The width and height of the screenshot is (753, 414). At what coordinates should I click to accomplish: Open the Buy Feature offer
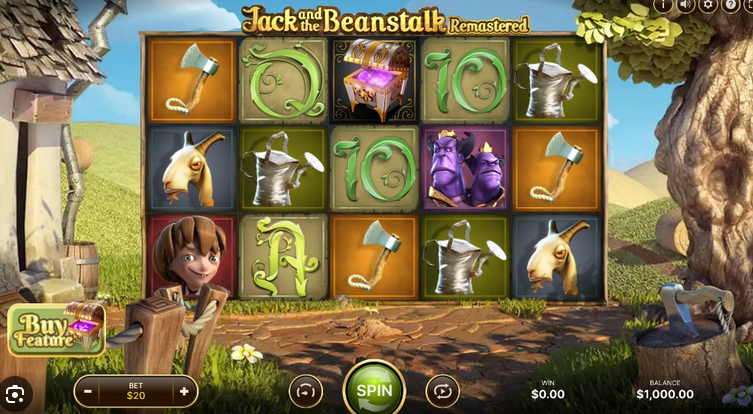coord(56,330)
